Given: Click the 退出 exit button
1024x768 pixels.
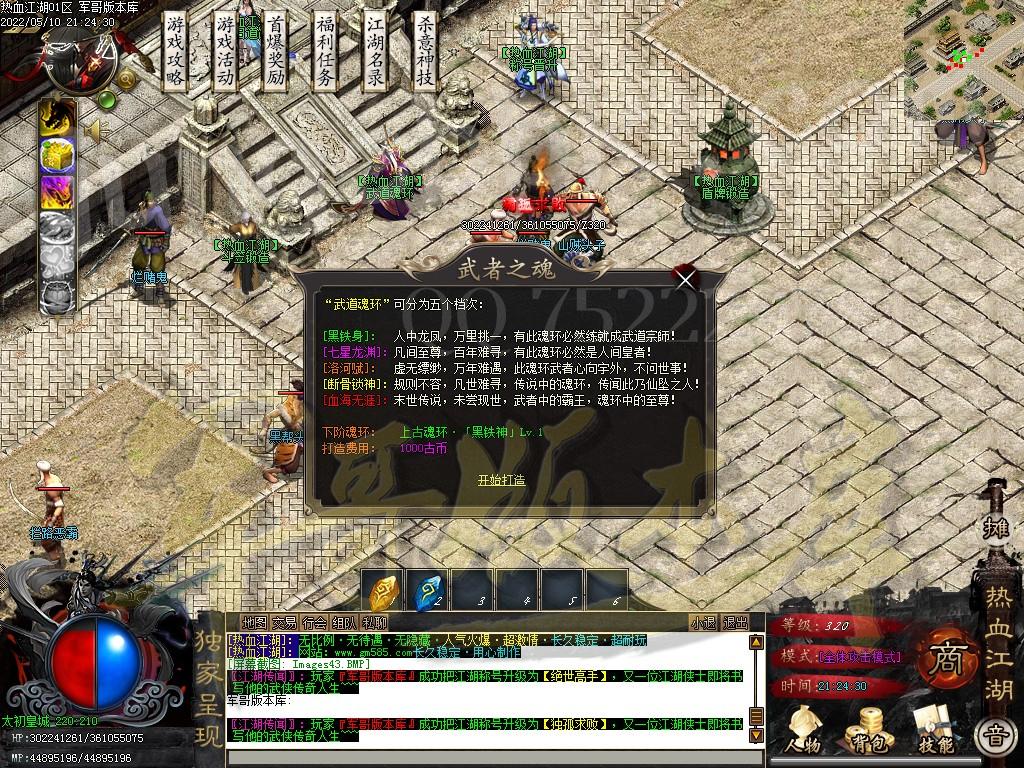Looking at the screenshot, I should [735, 623].
